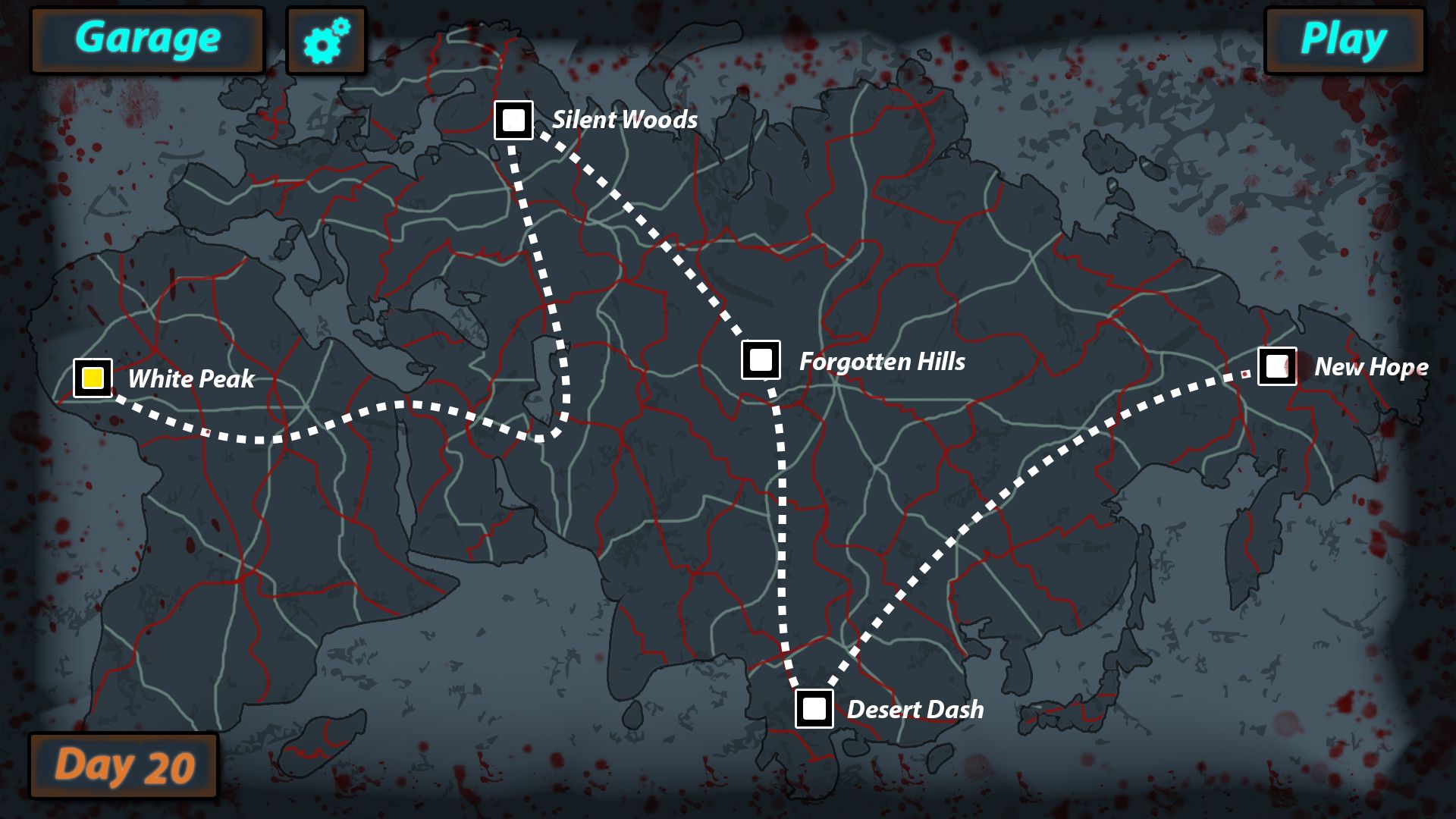The width and height of the screenshot is (1456, 819).
Task: Open settings with the gear icon
Action: click(x=326, y=41)
